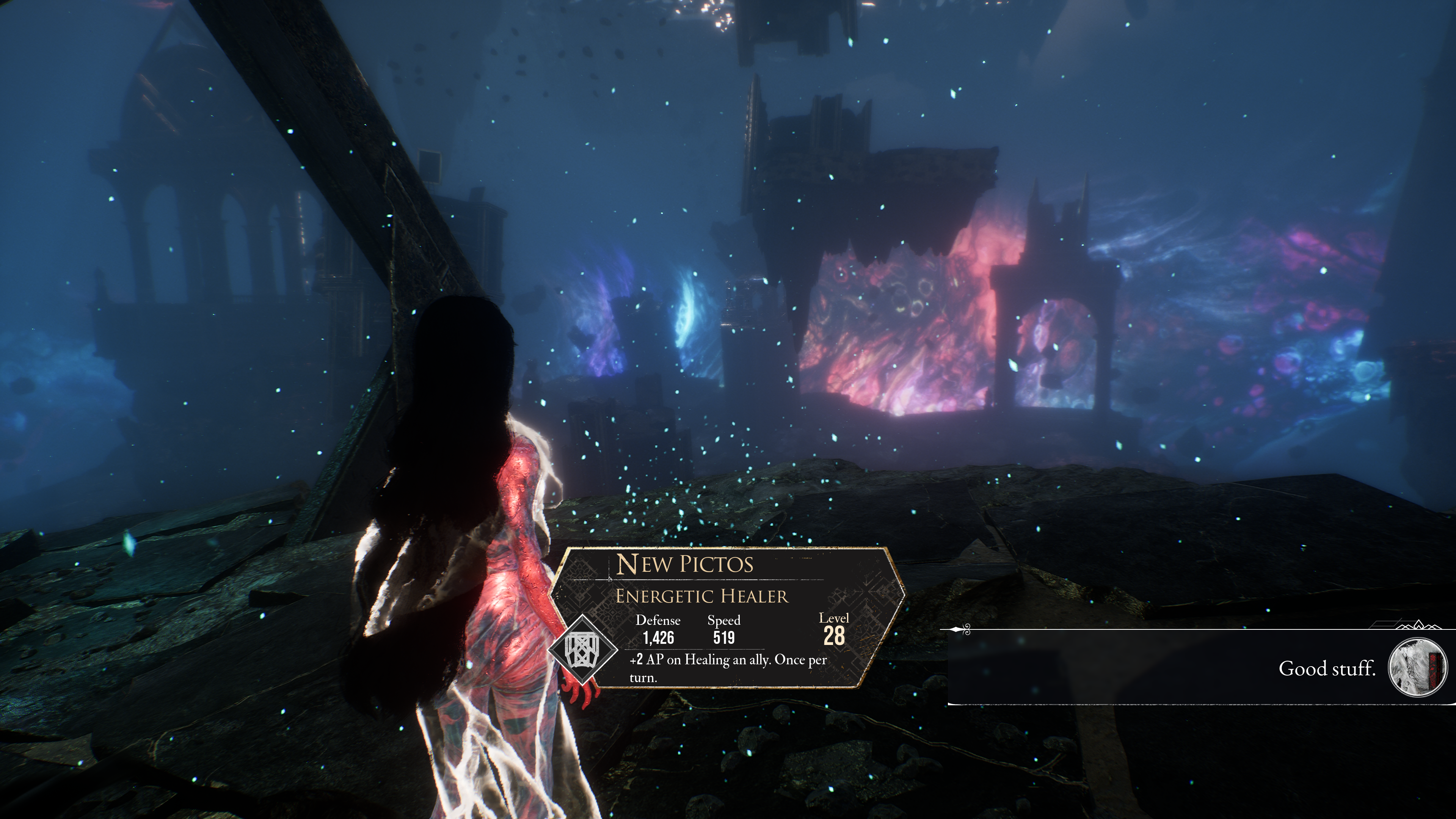Screen dimensions: 1456x819
Task: Click the Energetic Healer pictos diamond icon
Action: tap(583, 650)
